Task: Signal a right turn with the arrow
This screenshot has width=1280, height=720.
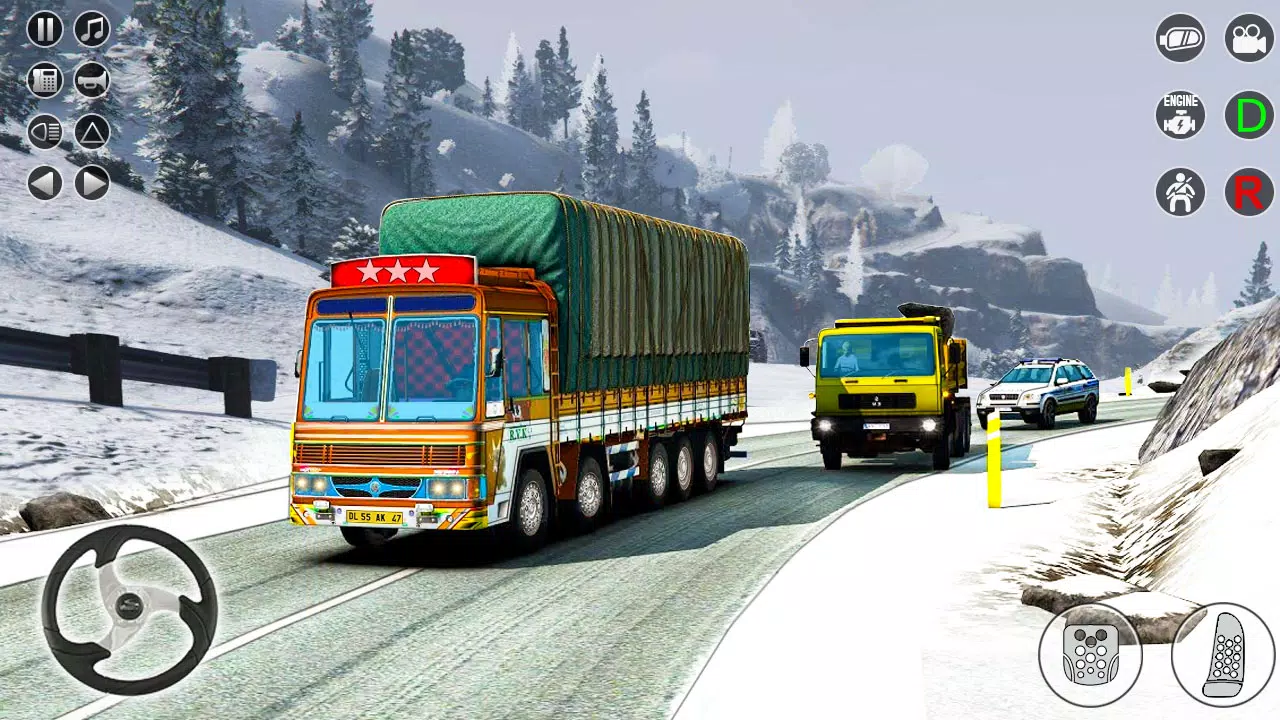Action: (x=91, y=183)
